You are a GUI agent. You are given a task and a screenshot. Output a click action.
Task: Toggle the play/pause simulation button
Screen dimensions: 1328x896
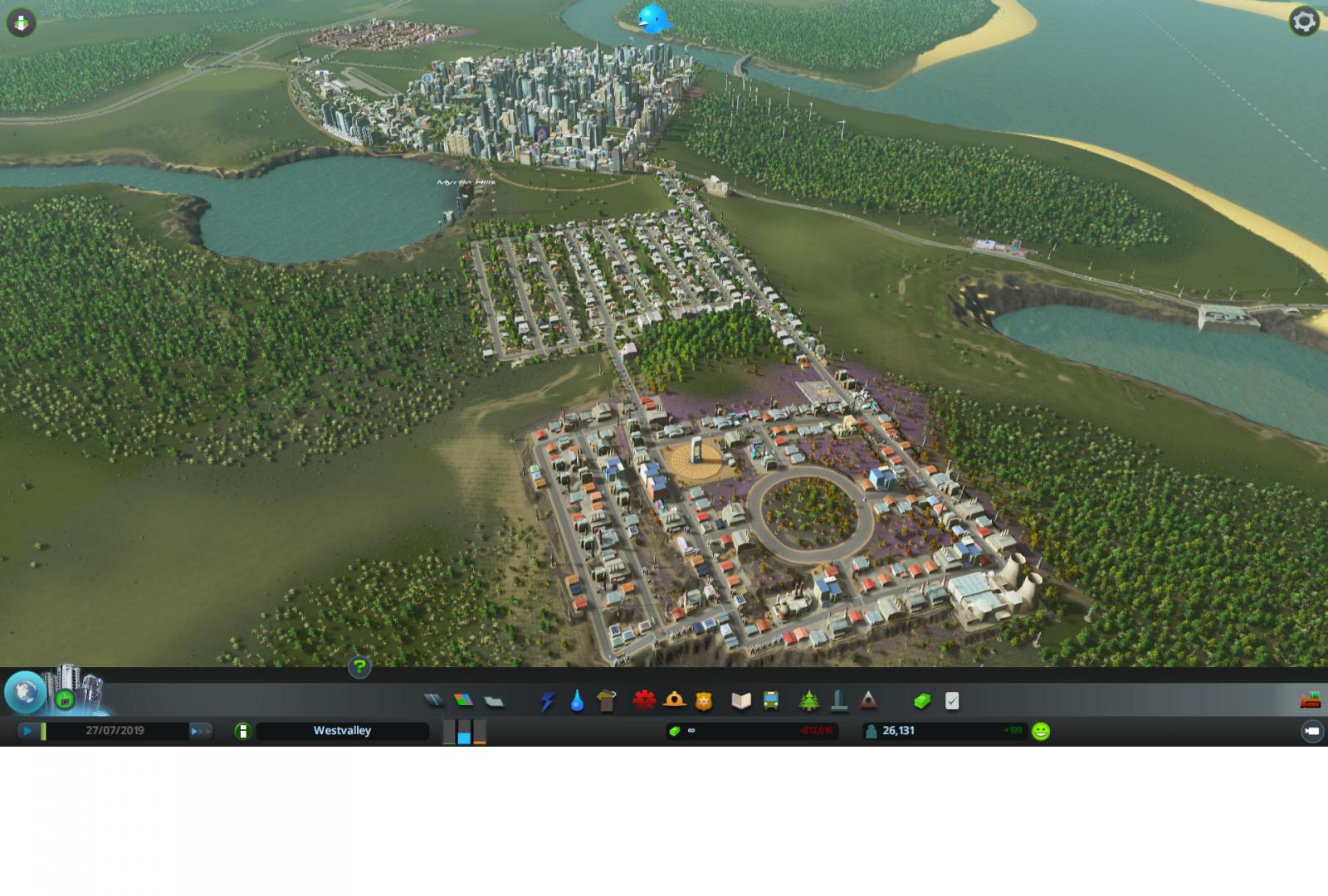tap(28, 731)
